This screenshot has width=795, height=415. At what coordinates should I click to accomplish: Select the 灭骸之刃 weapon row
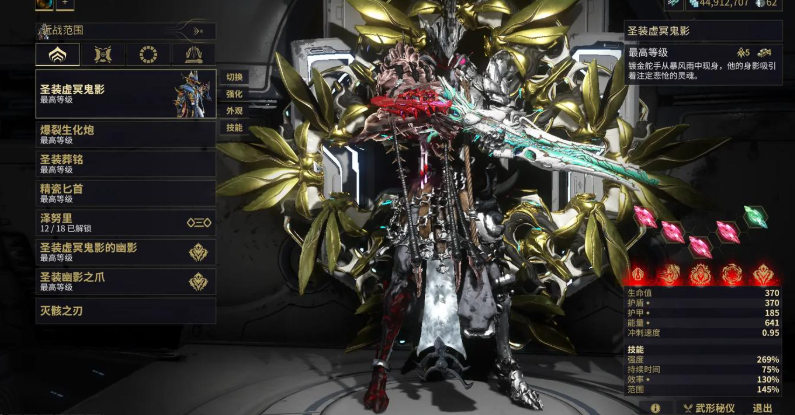click(125, 309)
